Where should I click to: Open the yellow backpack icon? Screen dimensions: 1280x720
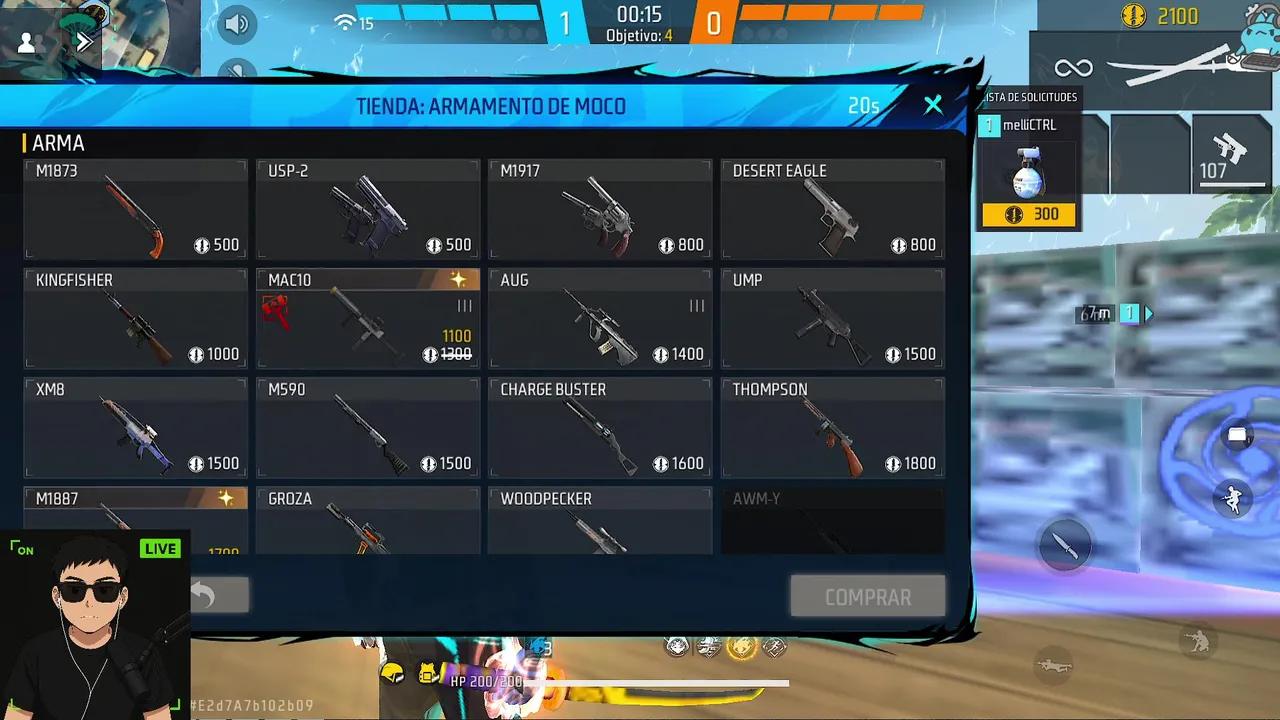(x=427, y=673)
